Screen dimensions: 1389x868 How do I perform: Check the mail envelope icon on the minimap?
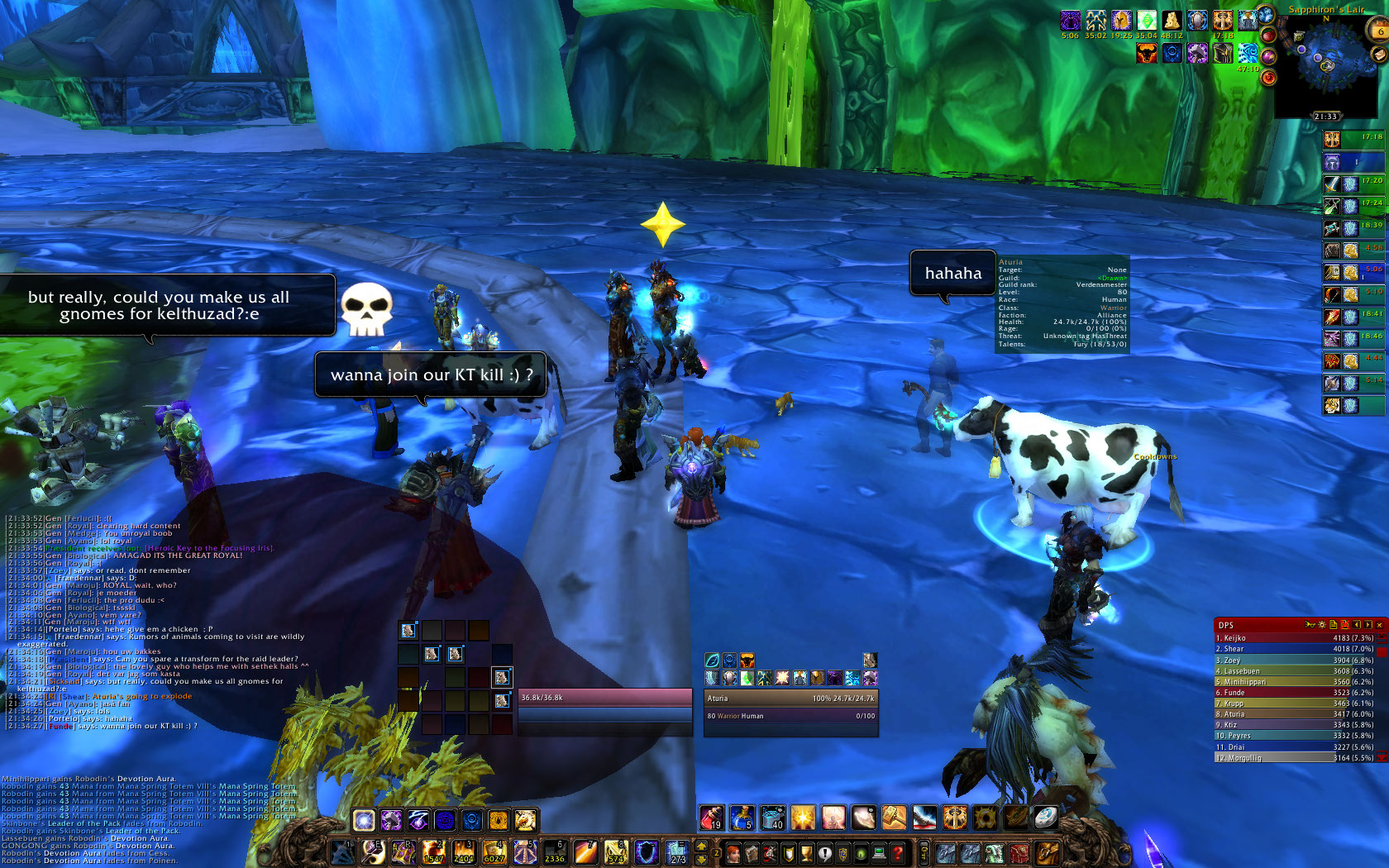[1377, 54]
